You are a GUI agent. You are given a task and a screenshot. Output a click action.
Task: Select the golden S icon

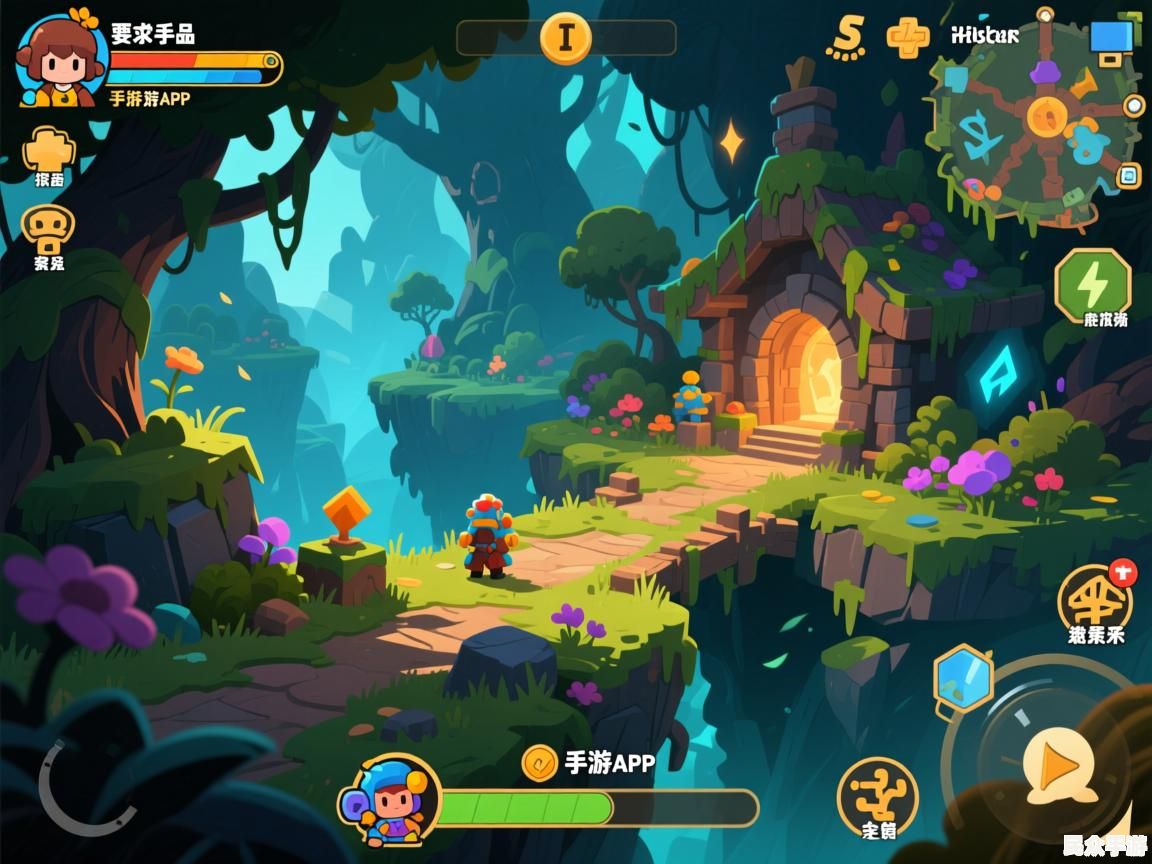[846, 37]
